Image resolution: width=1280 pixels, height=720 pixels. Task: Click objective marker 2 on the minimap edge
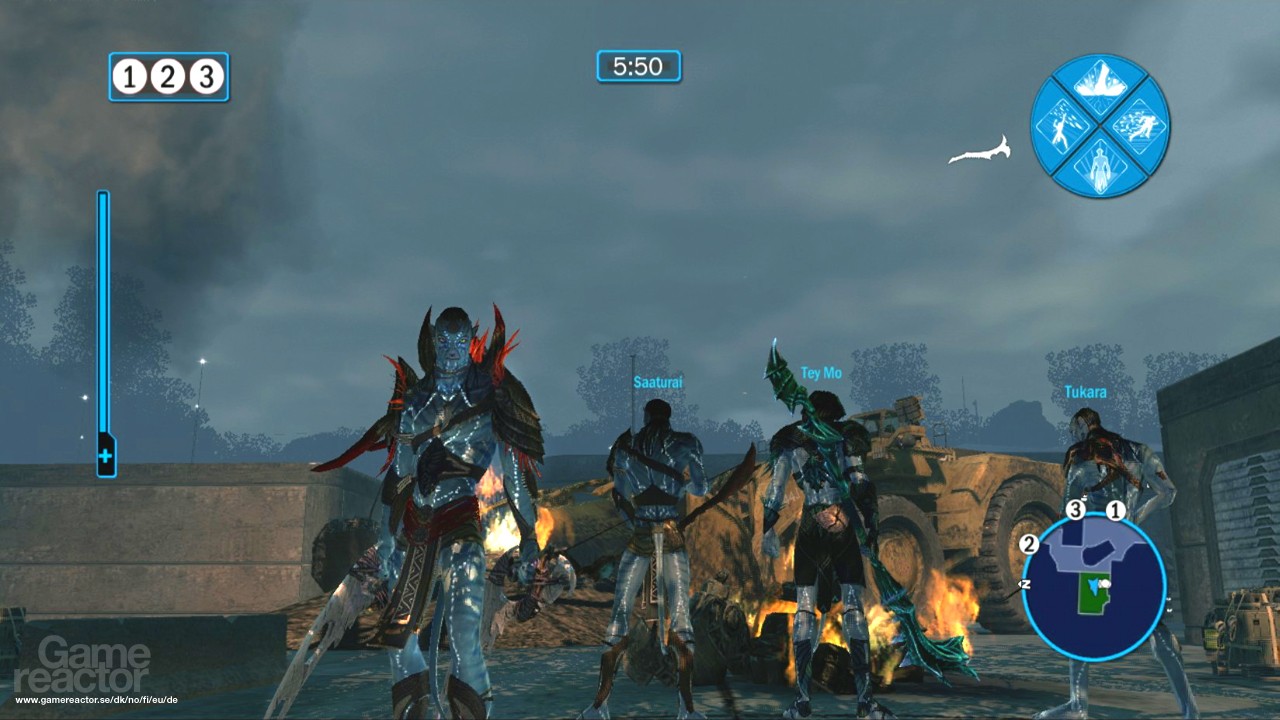[1029, 544]
